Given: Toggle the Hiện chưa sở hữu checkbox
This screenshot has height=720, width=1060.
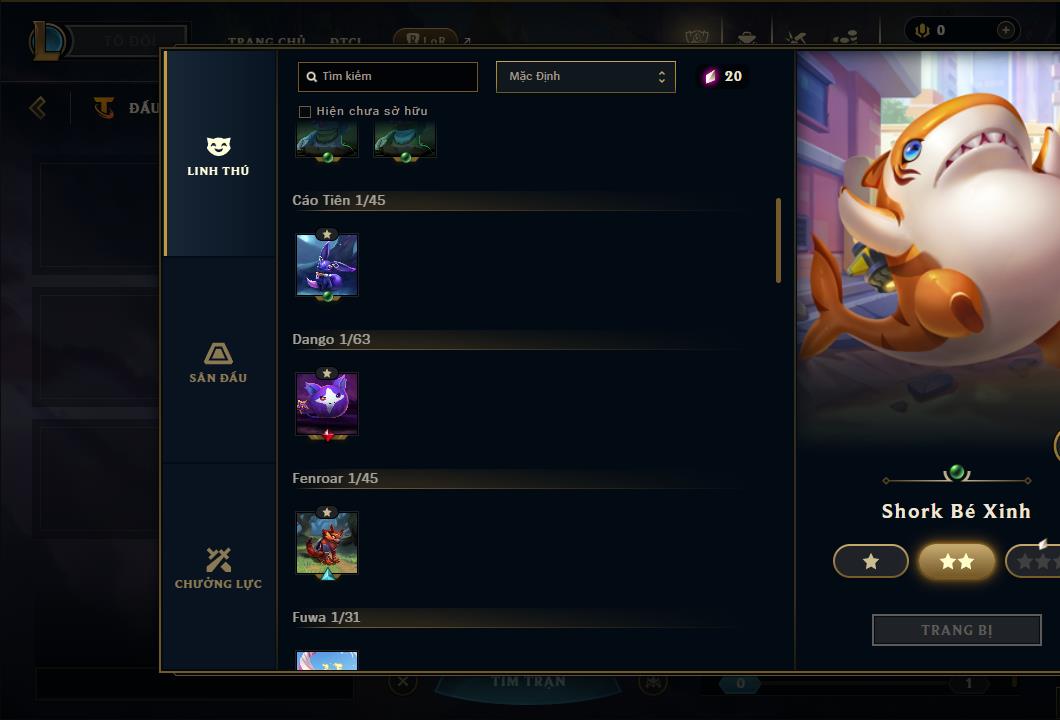Looking at the screenshot, I should tap(305, 112).
